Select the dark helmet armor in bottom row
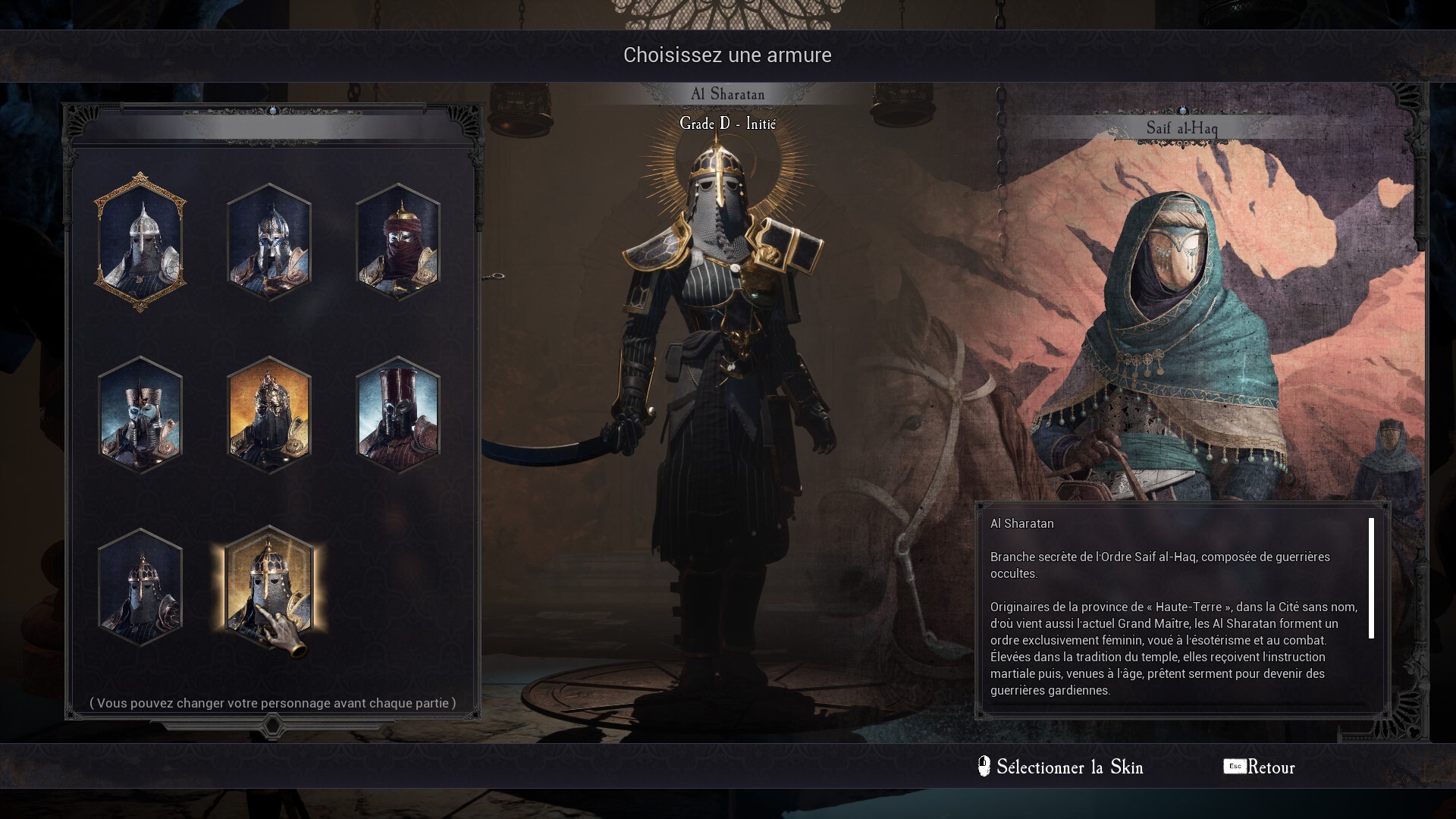 click(140, 588)
